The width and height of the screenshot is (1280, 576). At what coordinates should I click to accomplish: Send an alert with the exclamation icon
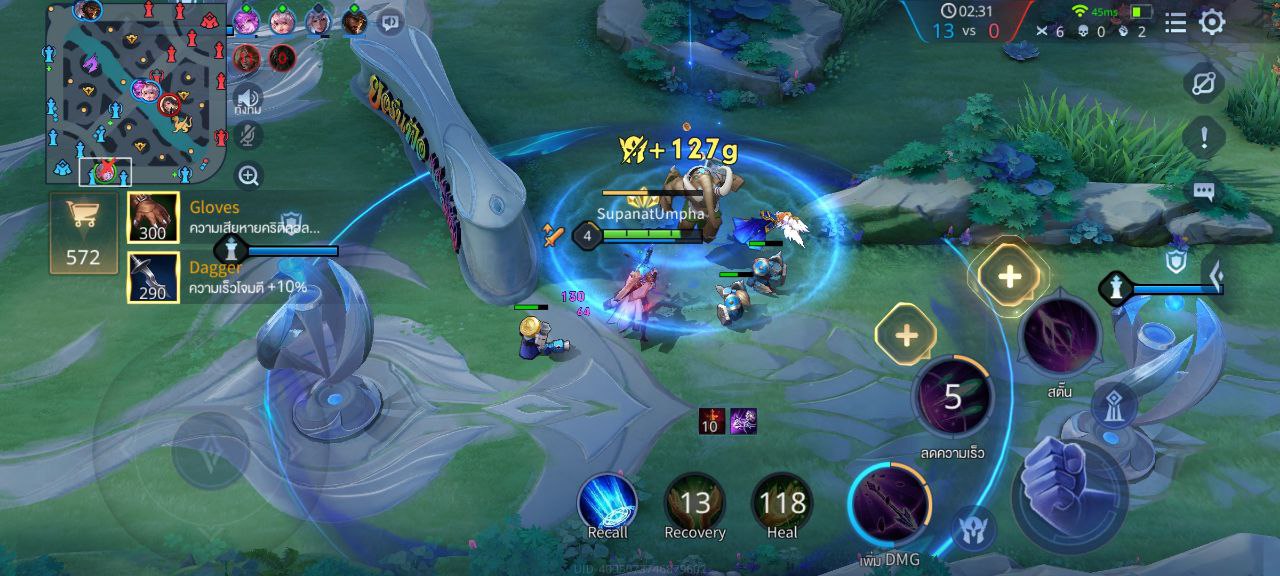(x=1204, y=137)
